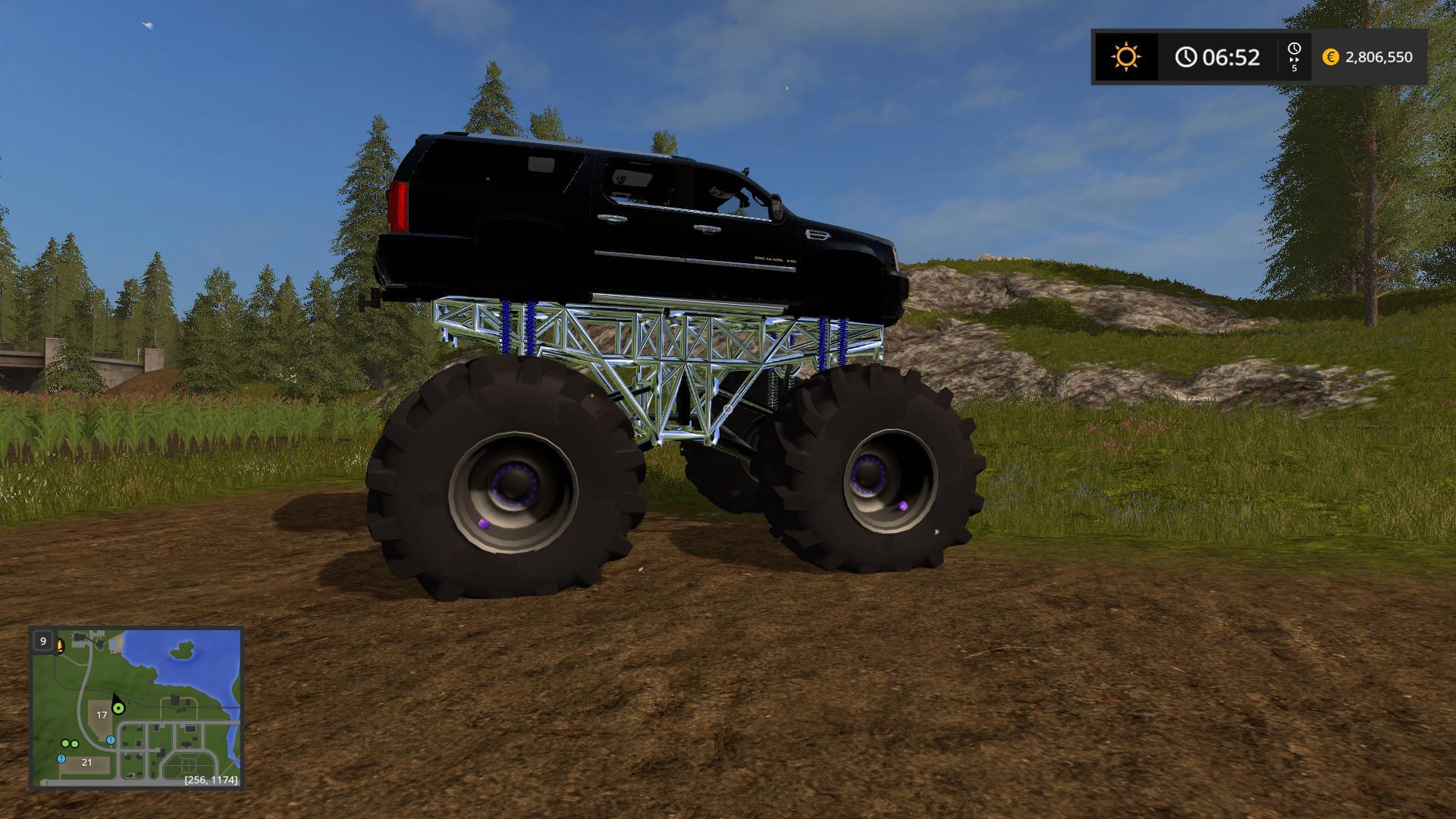
Task: Click the sun weather icon in the HUD
Action: pyautogui.click(x=1125, y=55)
